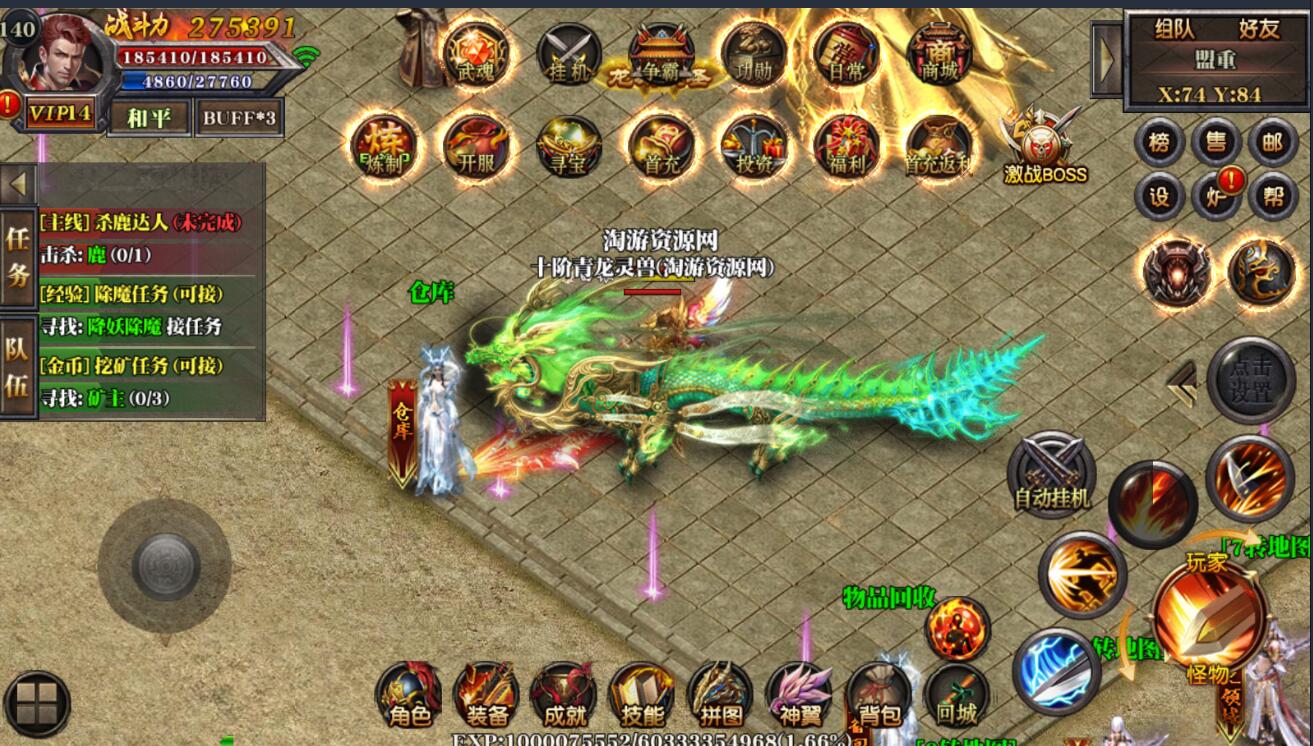Open the 激战BOSS icon

click(1045, 150)
